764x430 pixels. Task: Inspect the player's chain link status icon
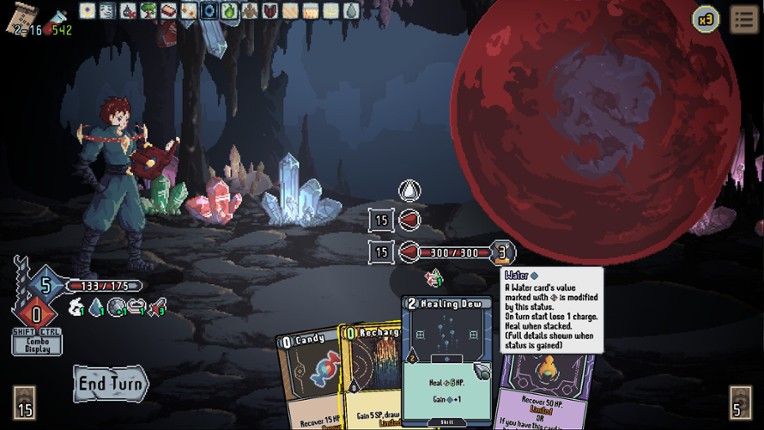pos(137,307)
